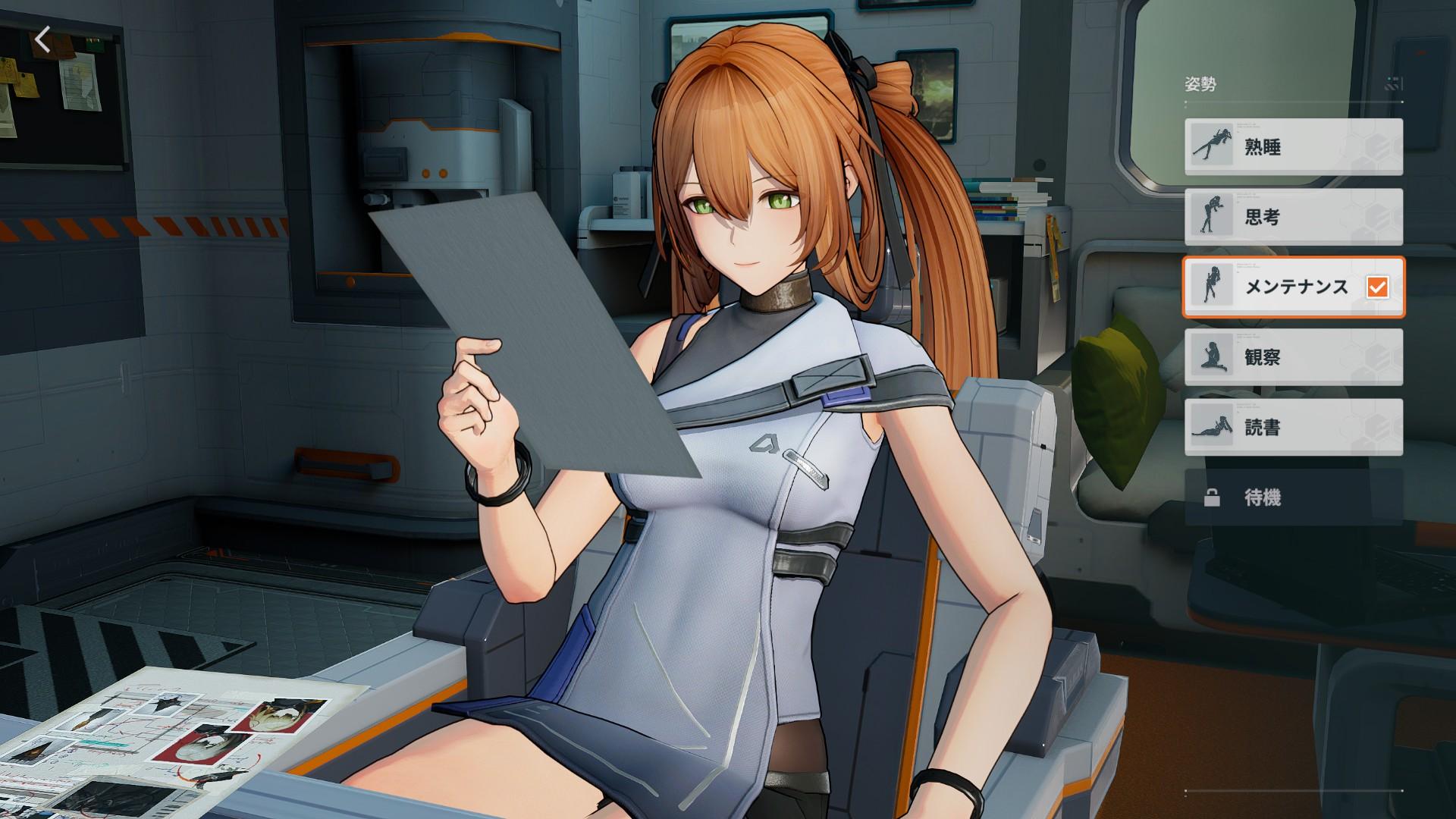Image resolution: width=1456 pixels, height=819 pixels.
Task: Choose 読書 from the pose list
Action: pos(1293,428)
